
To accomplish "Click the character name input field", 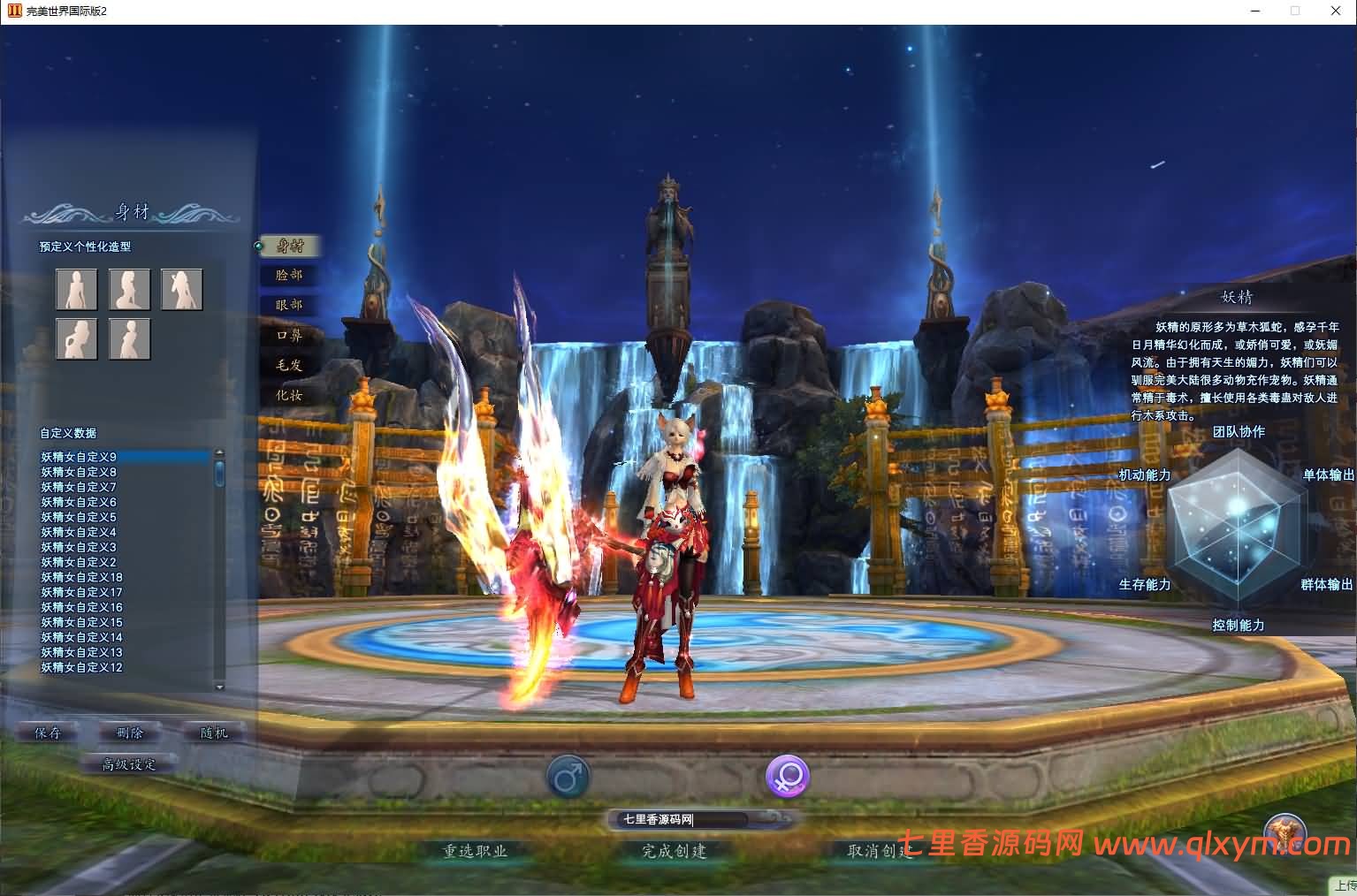I will point(681,819).
